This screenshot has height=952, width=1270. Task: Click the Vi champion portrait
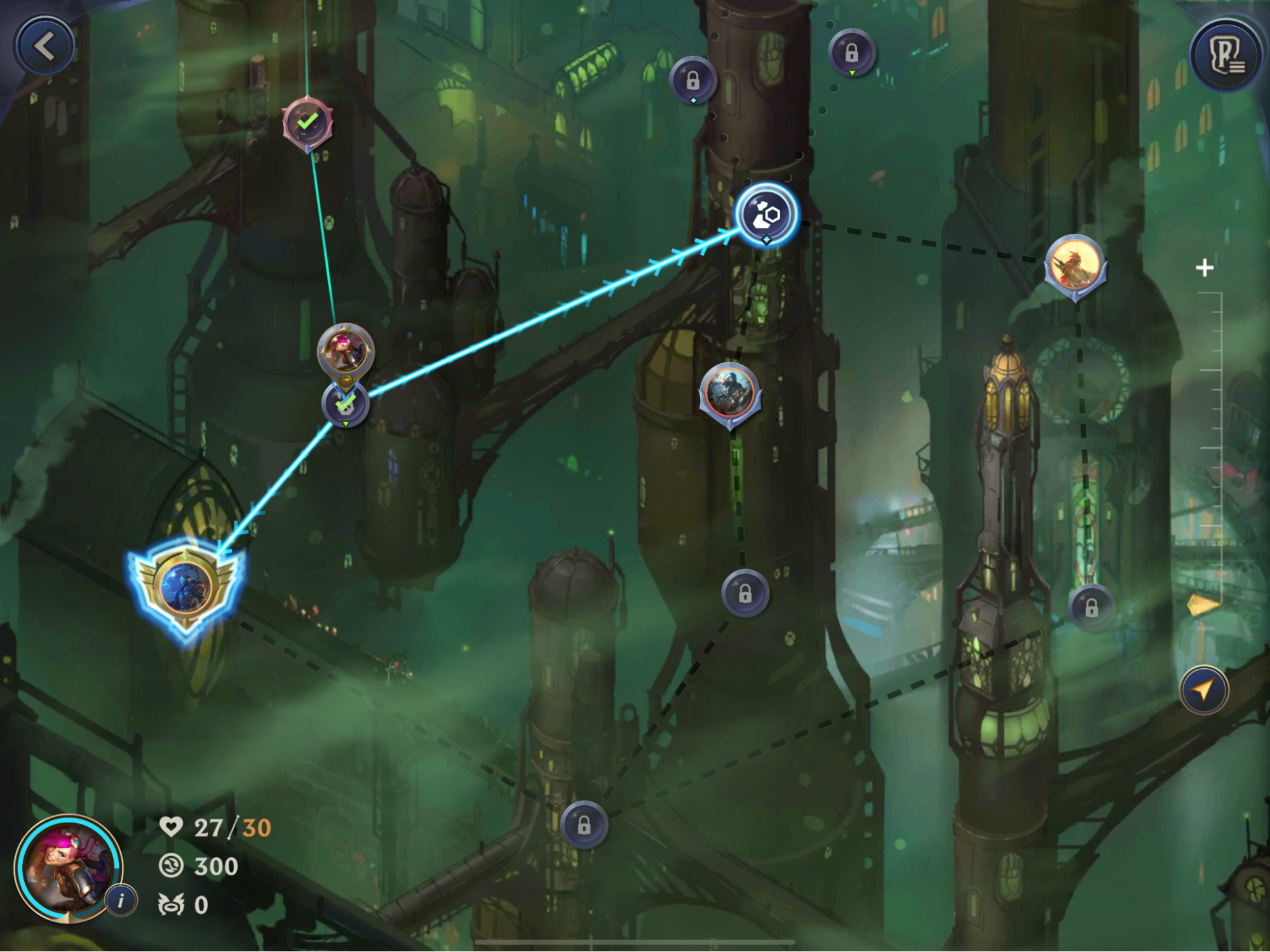tap(67, 868)
